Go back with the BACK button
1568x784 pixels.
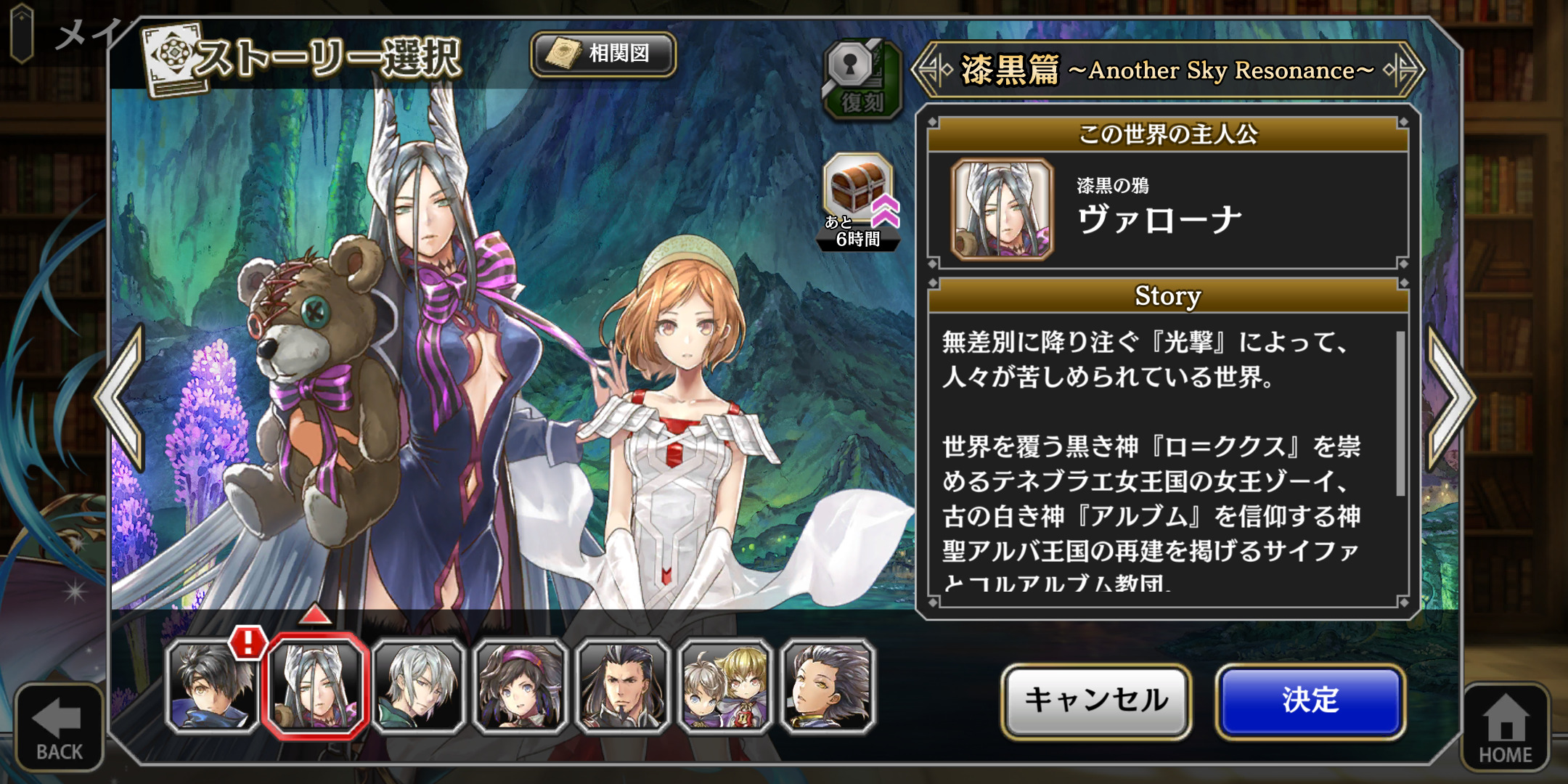pos(59,727)
